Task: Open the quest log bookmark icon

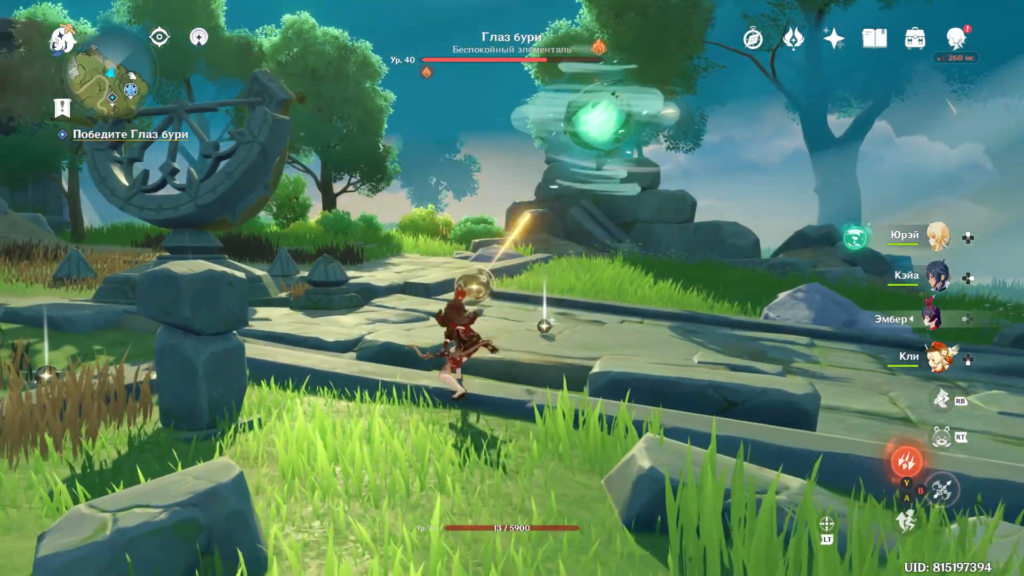Action: point(62,107)
